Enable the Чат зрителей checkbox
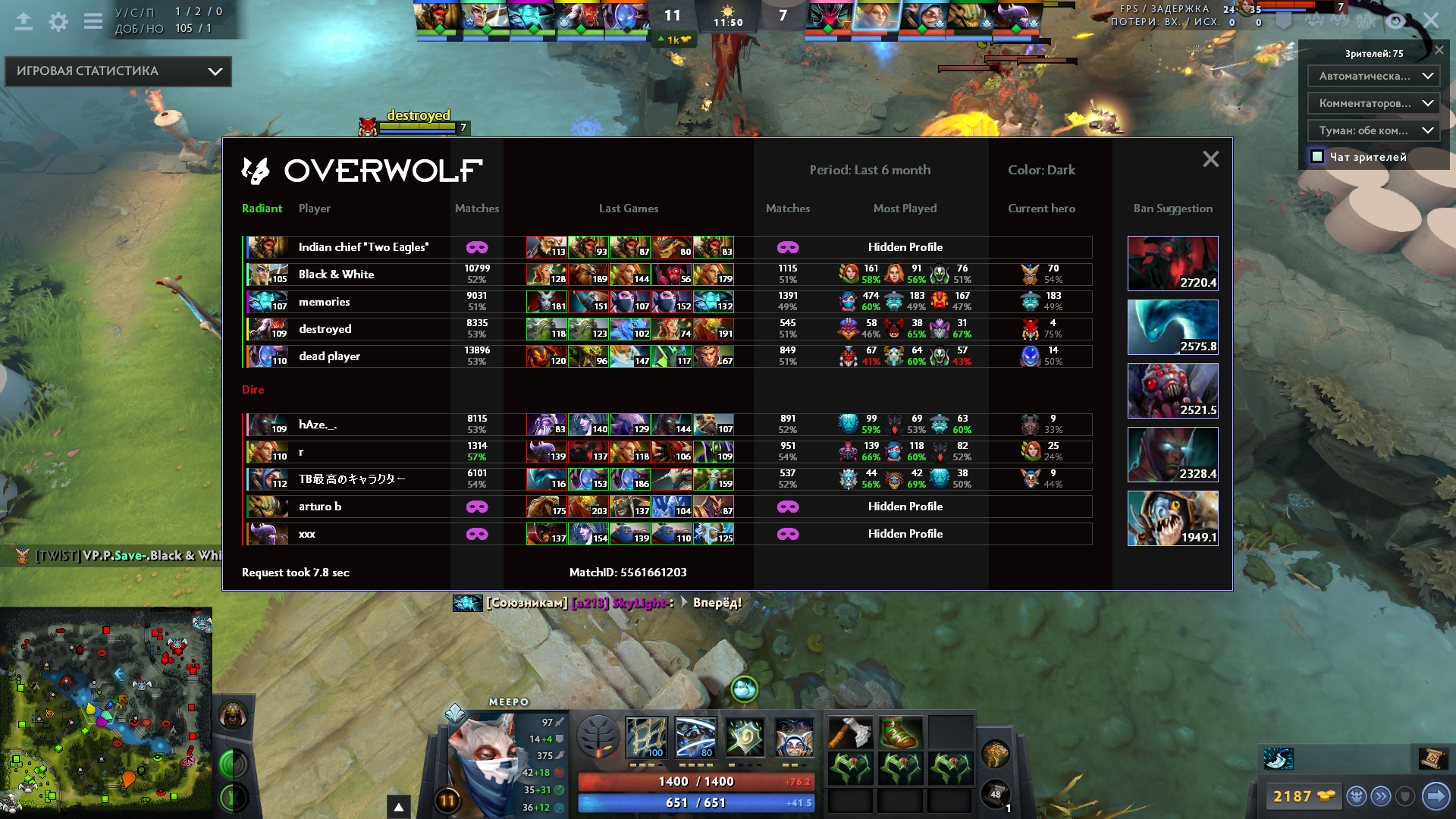 click(1316, 156)
